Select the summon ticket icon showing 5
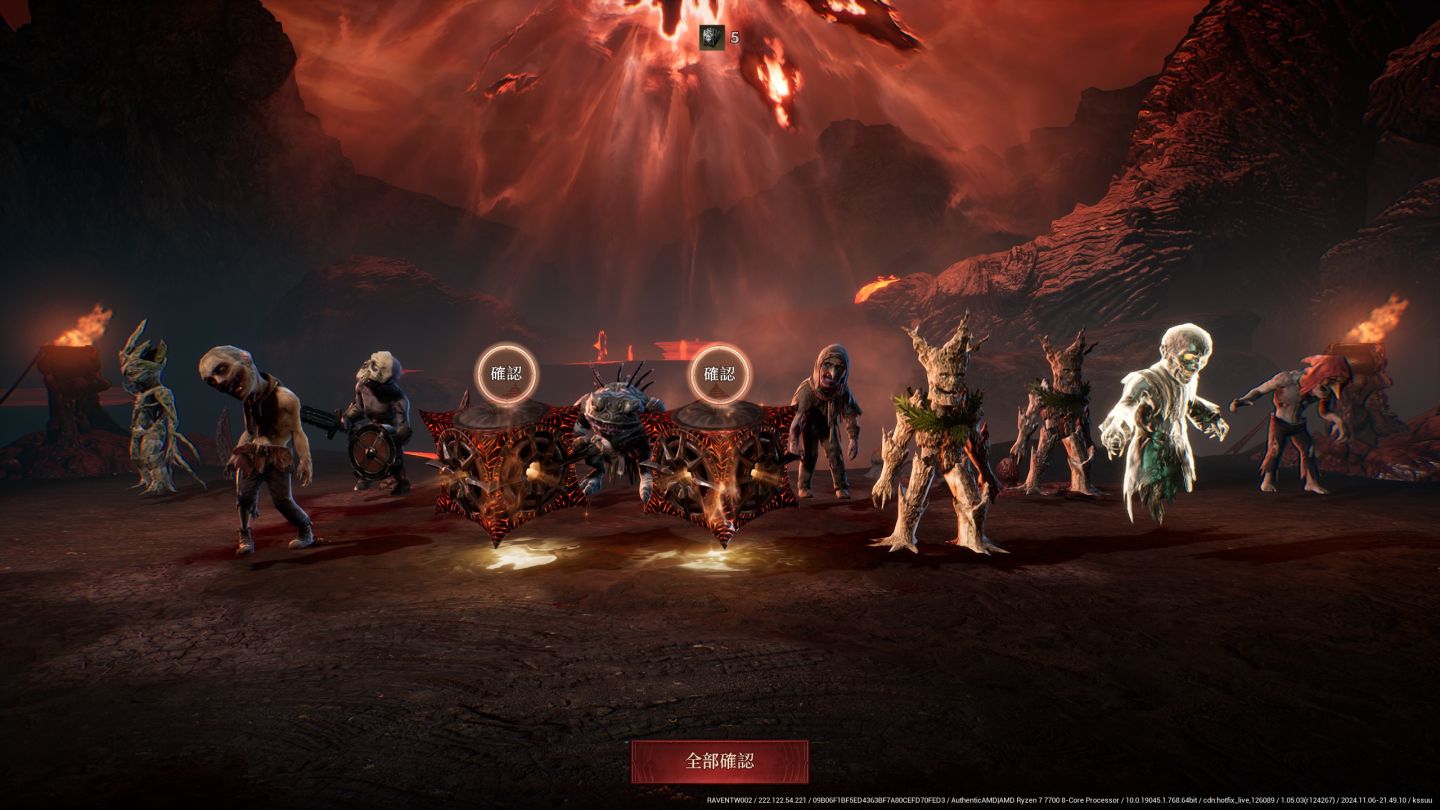Image resolution: width=1440 pixels, height=810 pixels. coord(711,37)
